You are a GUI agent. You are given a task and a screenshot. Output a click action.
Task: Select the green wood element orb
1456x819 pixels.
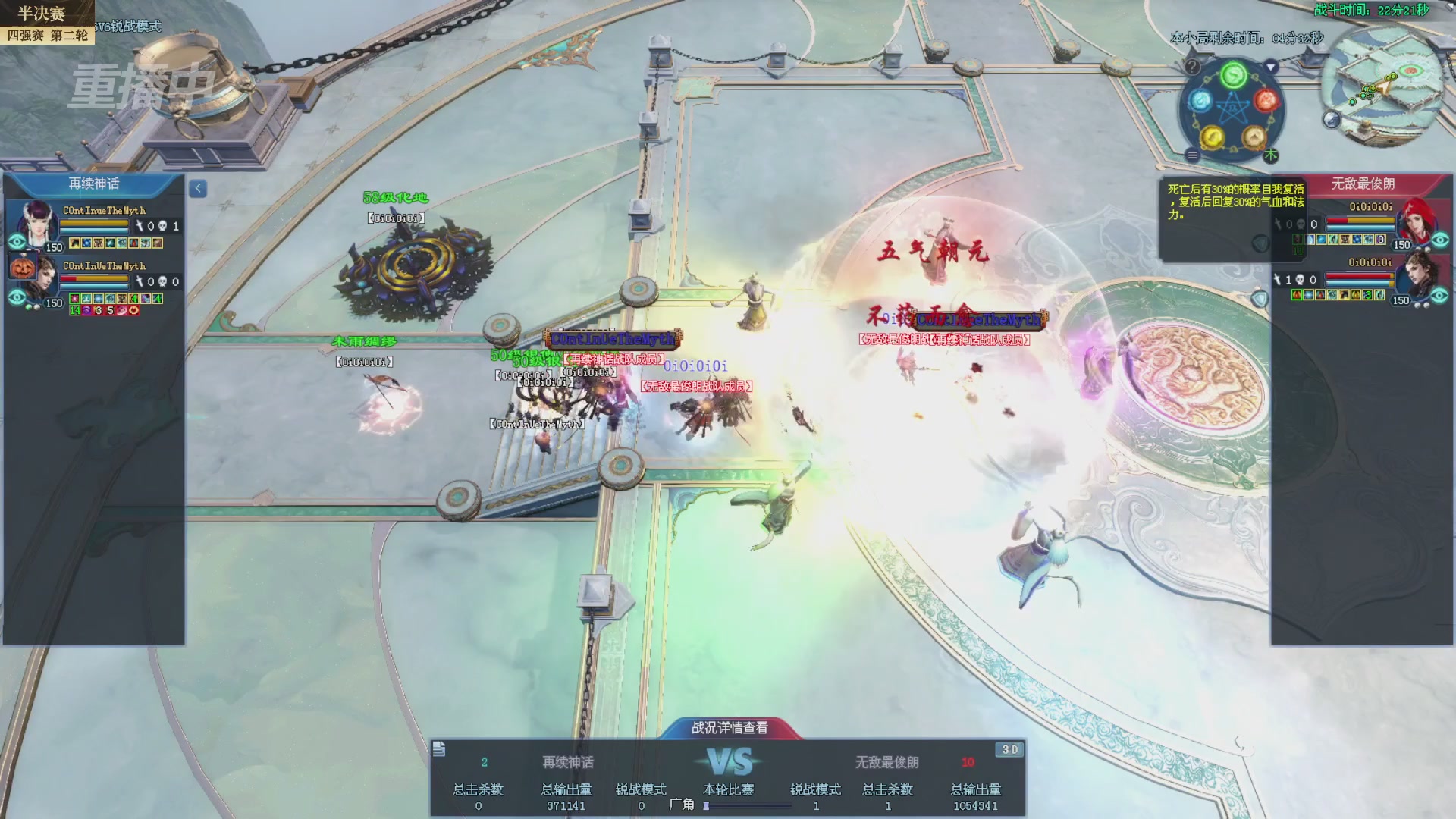click(x=1234, y=75)
